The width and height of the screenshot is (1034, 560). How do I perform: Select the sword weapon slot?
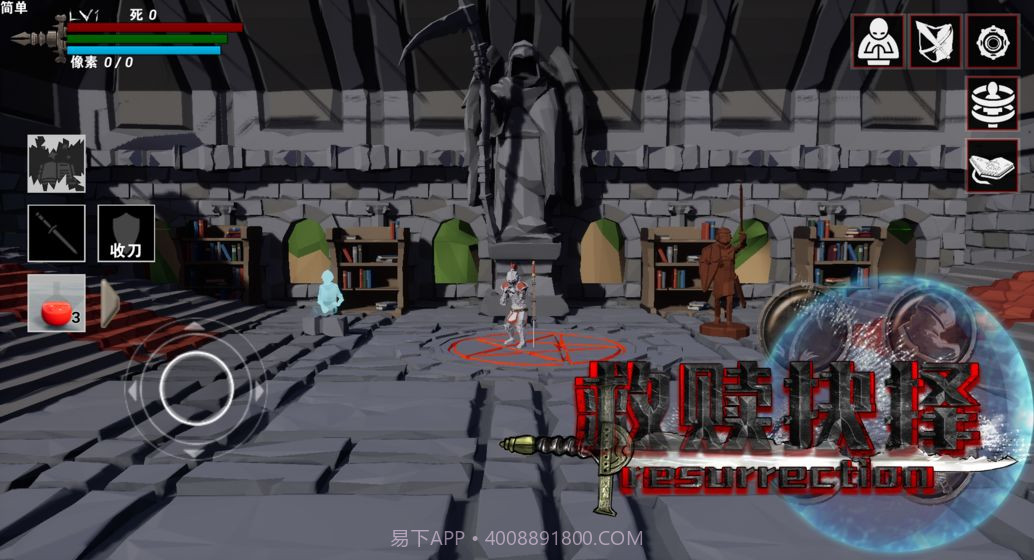coord(56,233)
